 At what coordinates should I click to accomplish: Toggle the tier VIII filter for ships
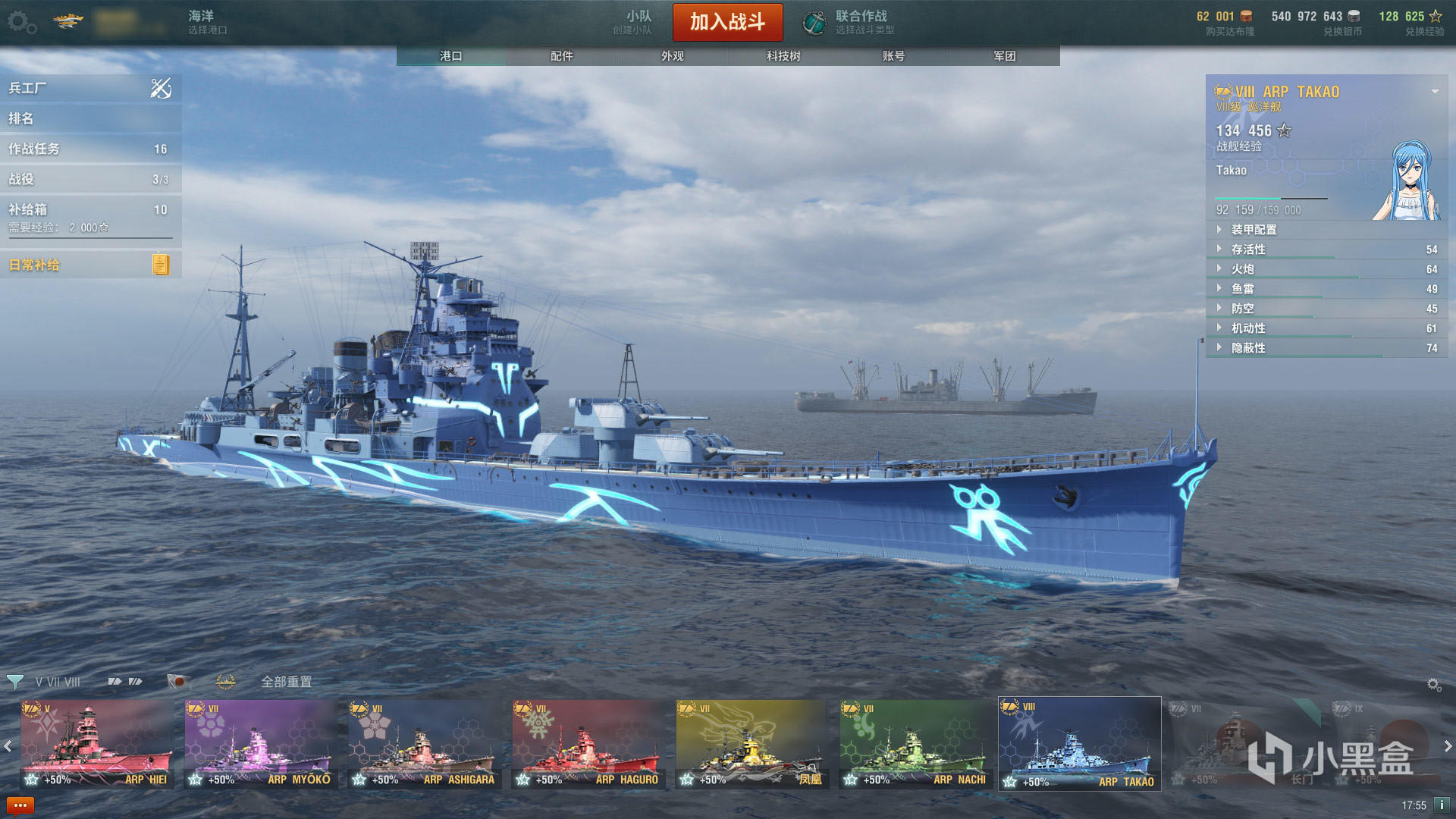pyautogui.click(x=73, y=681)
